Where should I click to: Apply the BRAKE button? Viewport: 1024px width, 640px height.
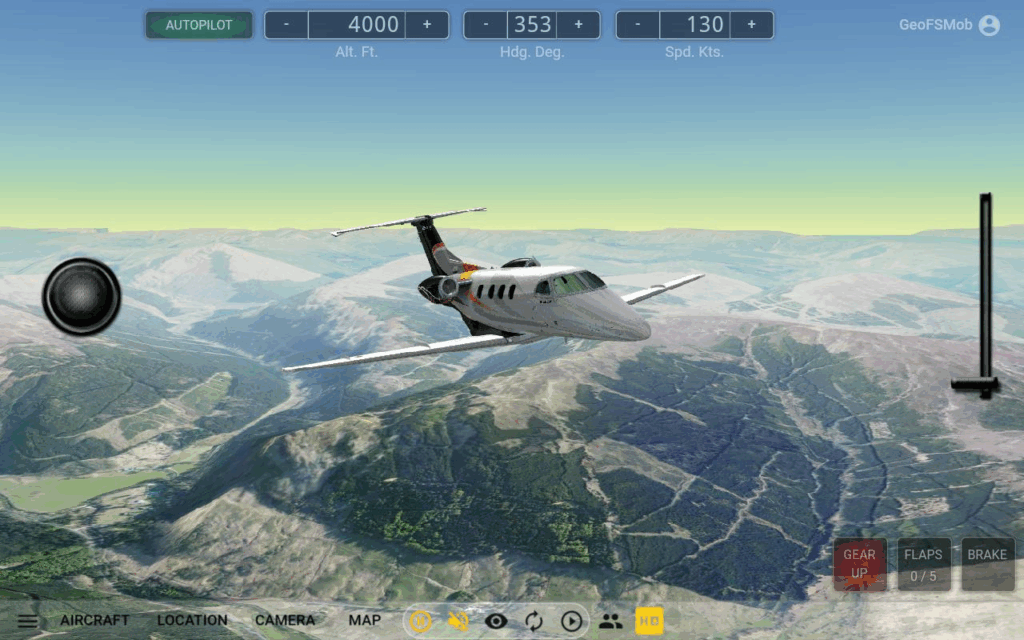click(987, 564)
